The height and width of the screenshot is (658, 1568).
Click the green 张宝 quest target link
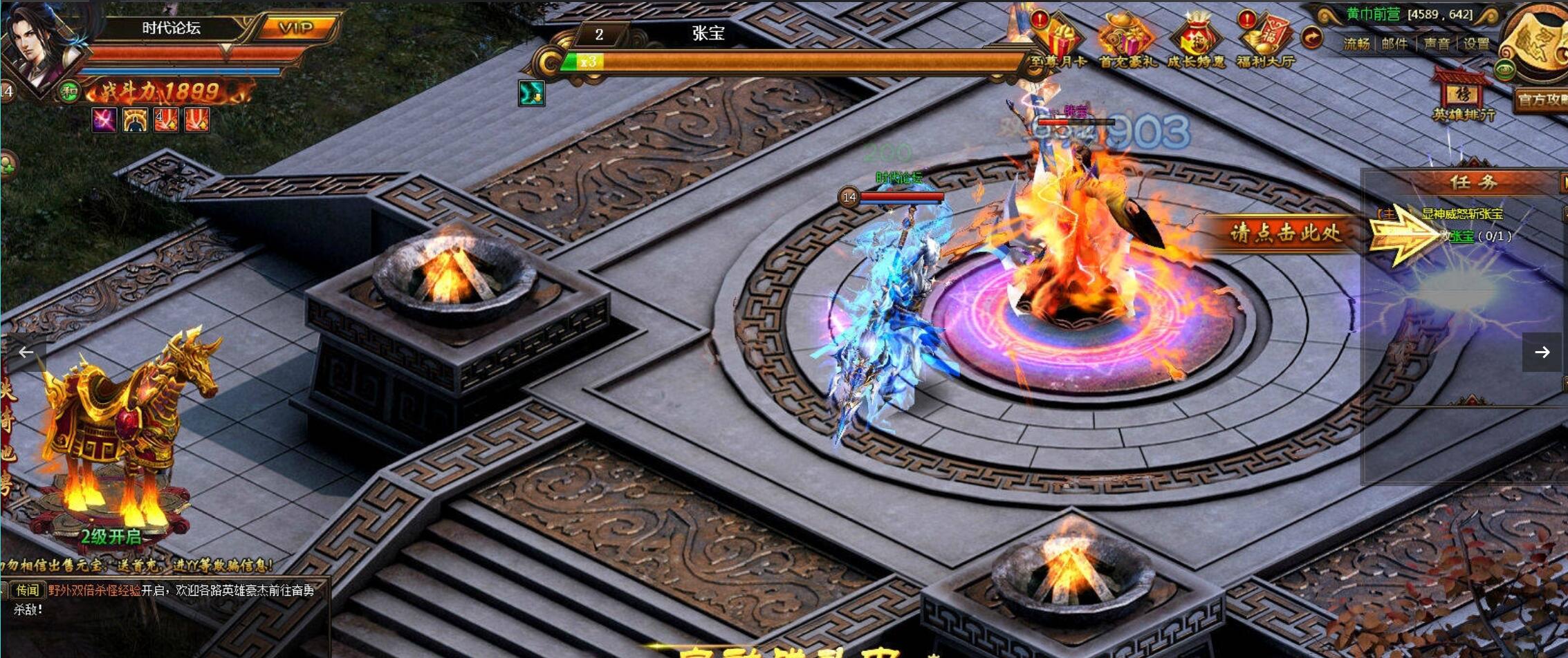pos(1461,236)
